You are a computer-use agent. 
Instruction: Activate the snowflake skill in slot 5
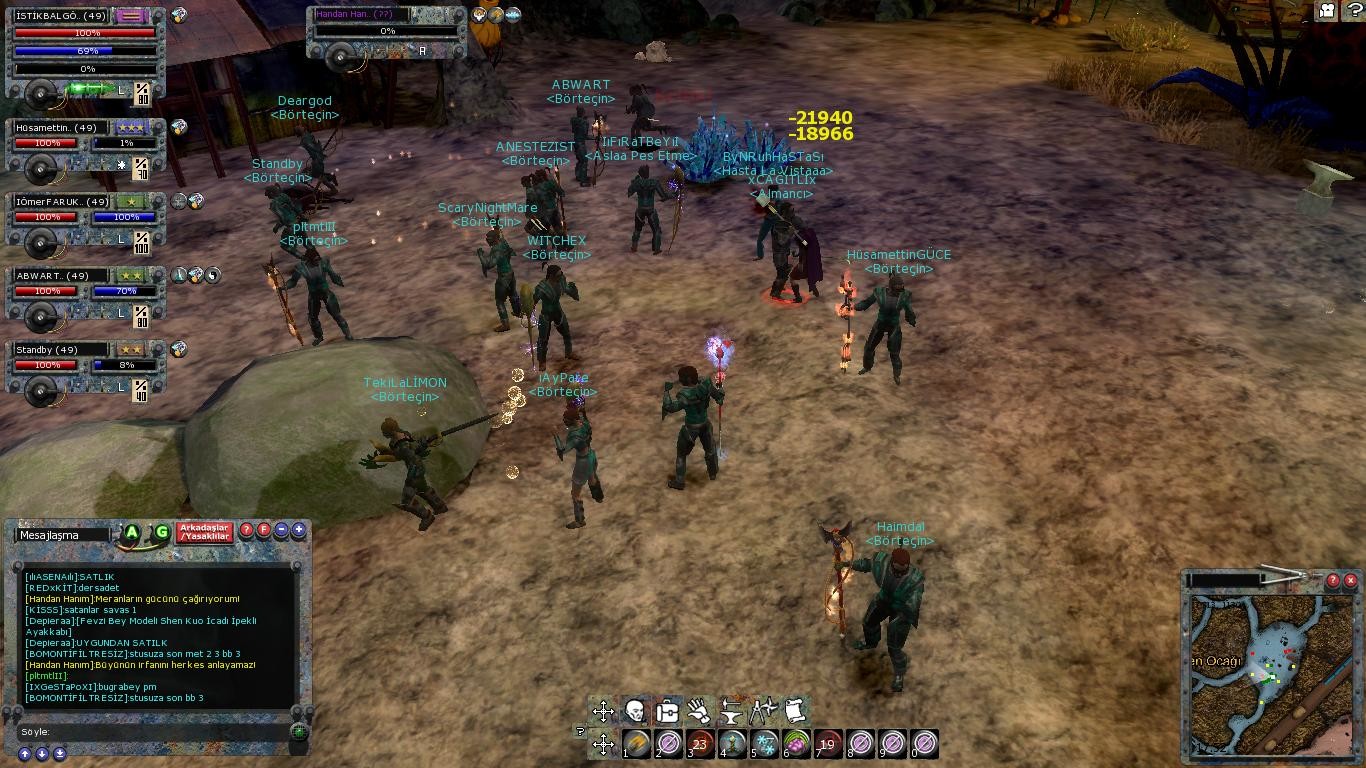(x=765, y=744)
